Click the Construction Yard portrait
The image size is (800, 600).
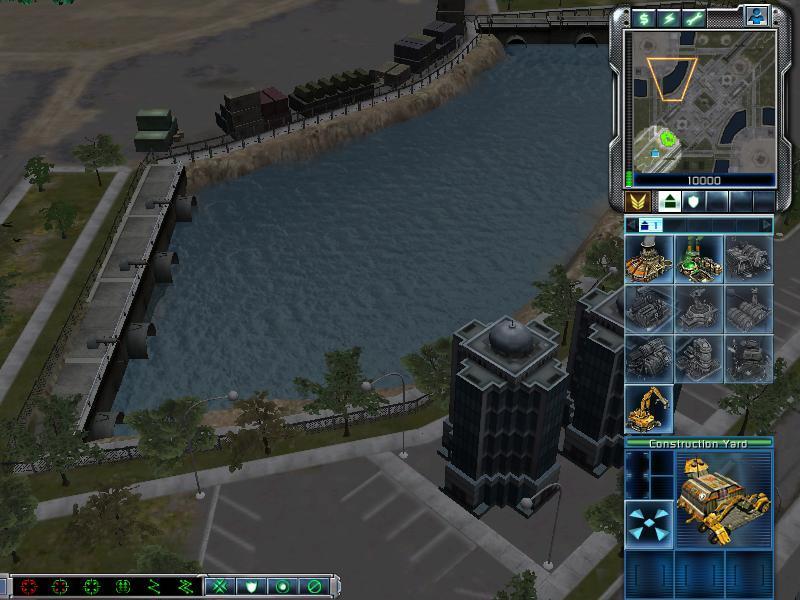point(723,498)
